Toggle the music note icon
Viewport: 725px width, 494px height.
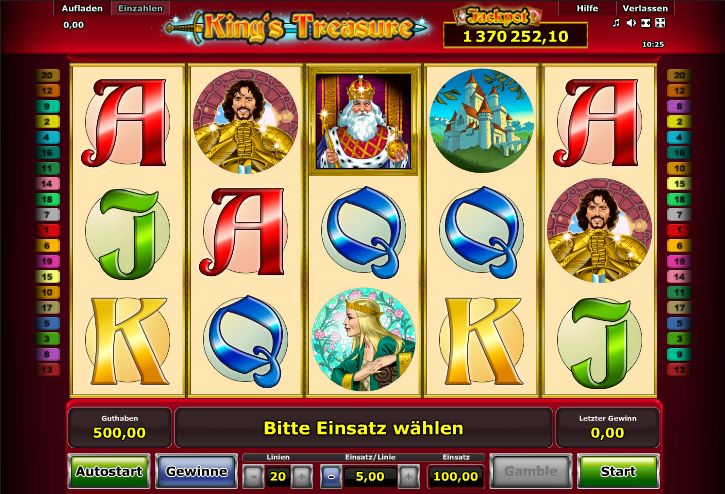click(615, 23)
